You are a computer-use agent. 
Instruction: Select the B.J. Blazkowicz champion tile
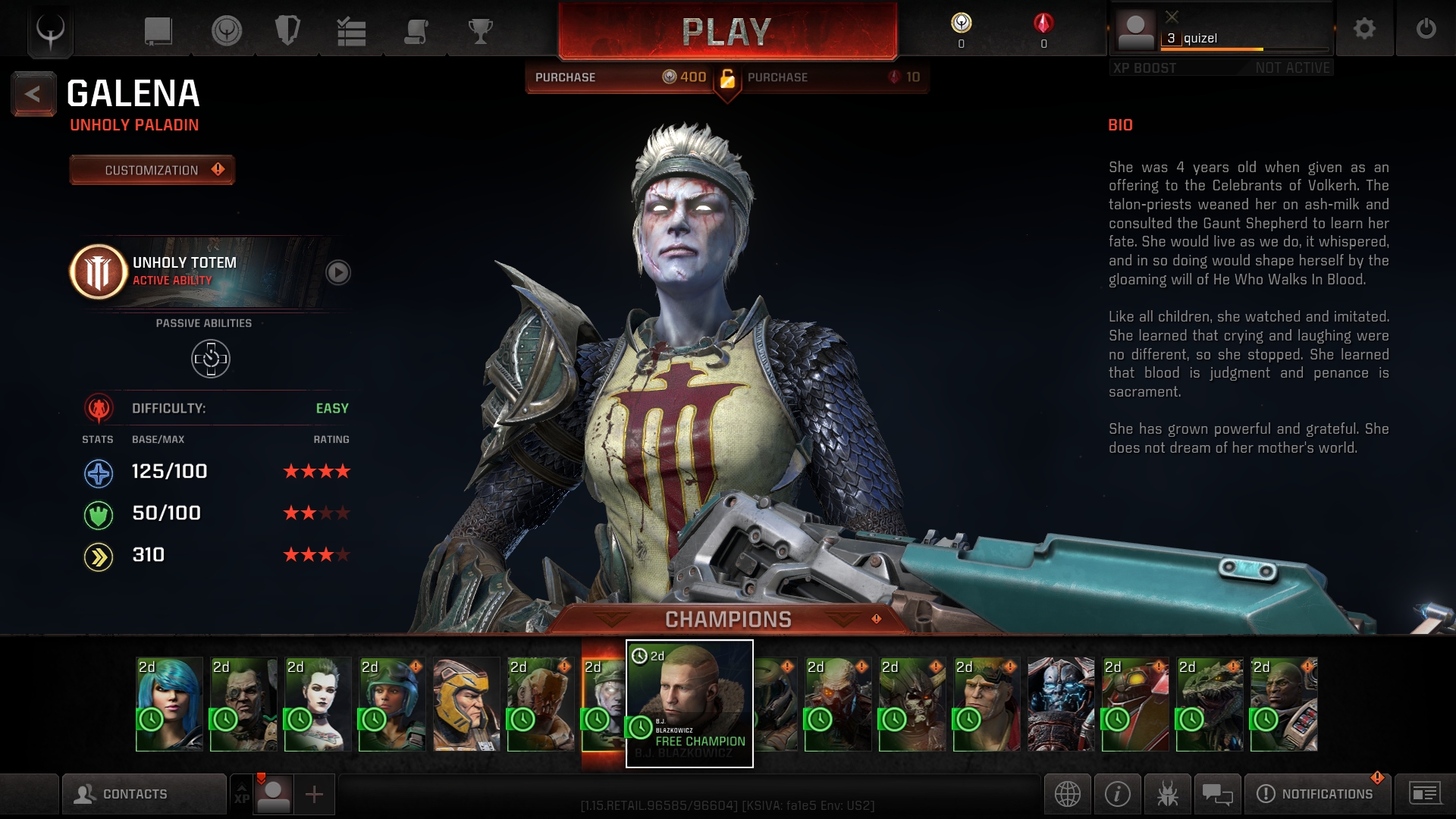(689, 703)
